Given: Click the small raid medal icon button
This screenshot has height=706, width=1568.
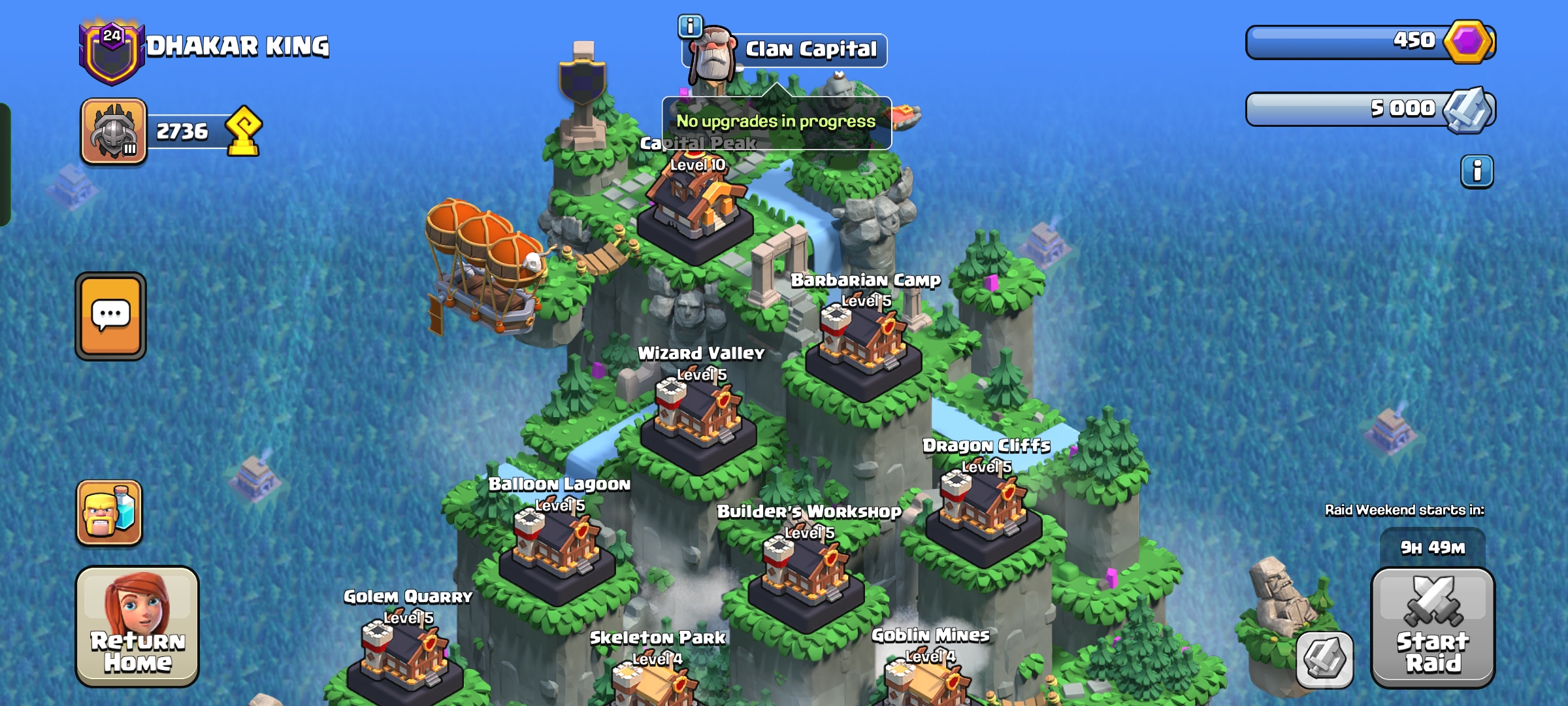Looking at the screenshot, I should point(1324,659).
